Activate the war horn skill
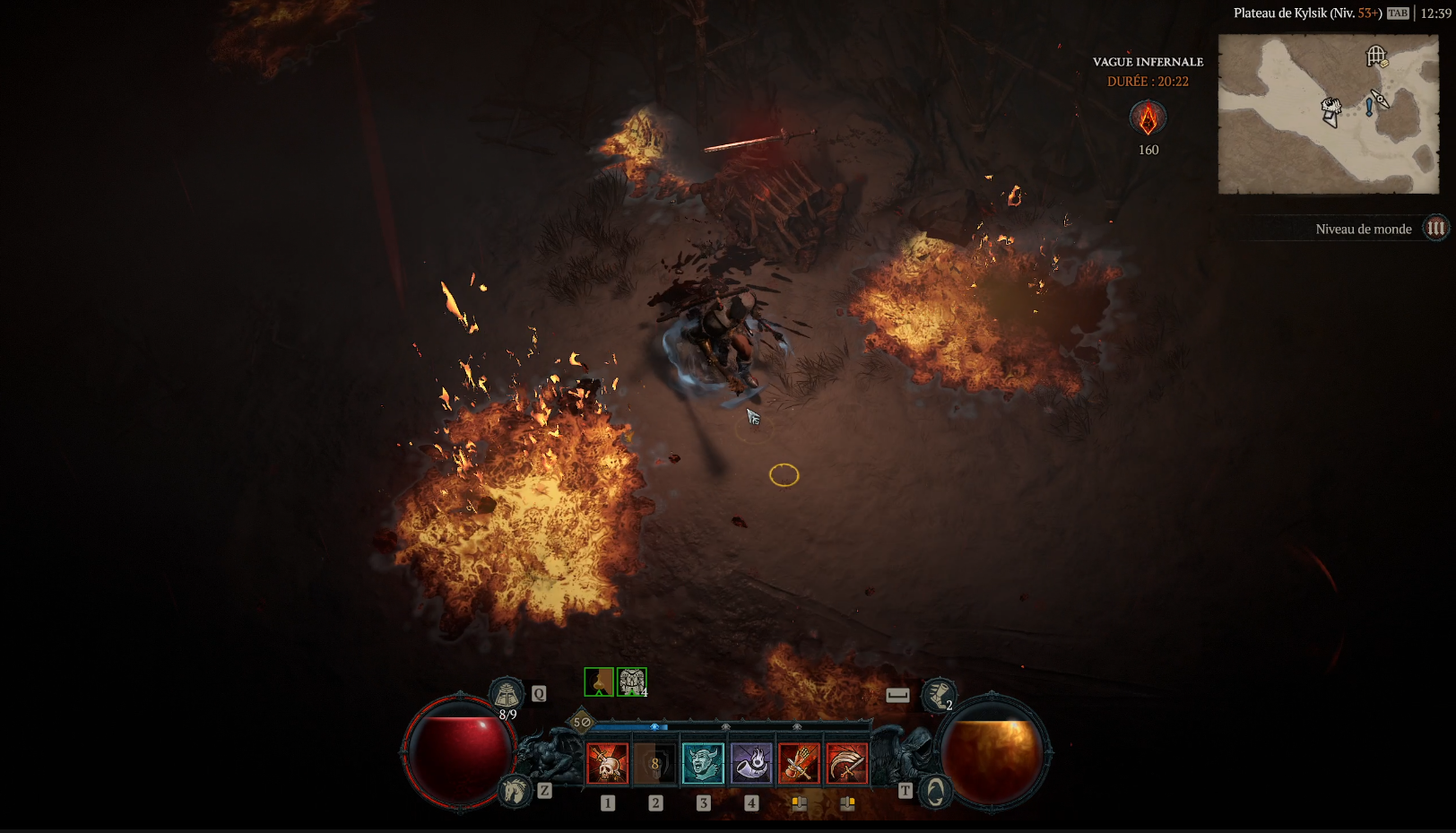This screenshot has width=1456, height=833. click(x=751, y=764)
